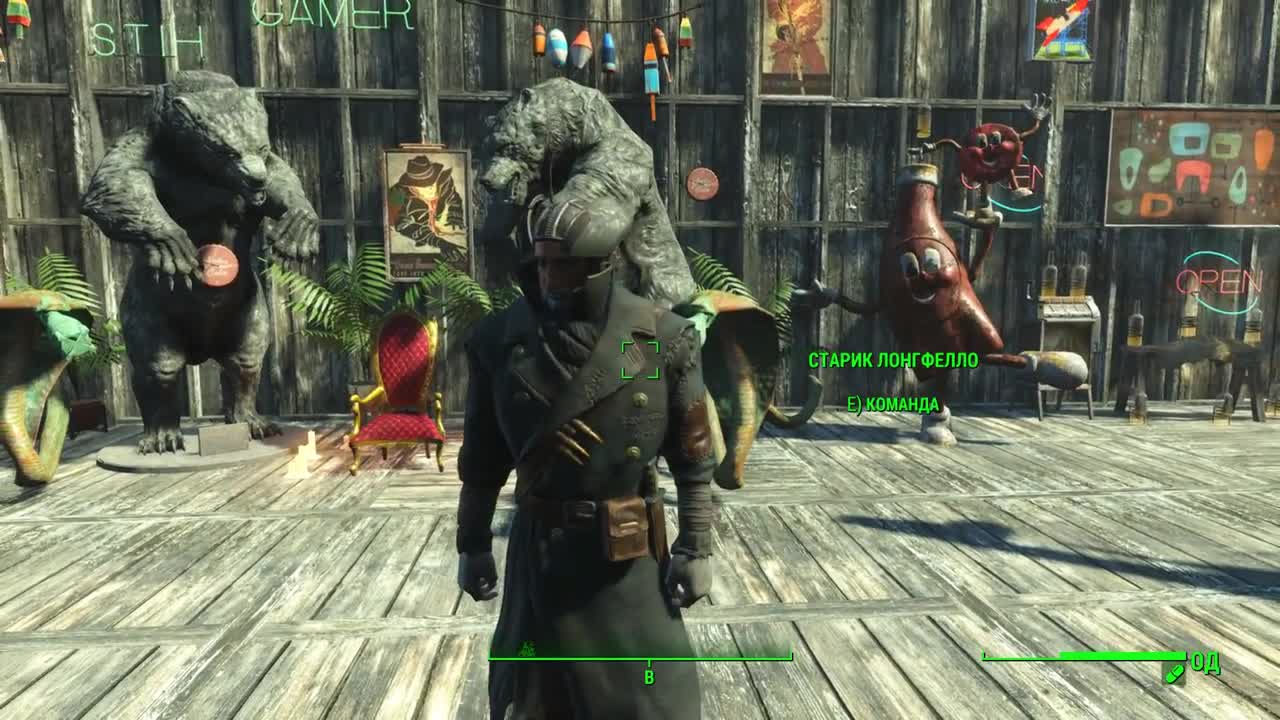Click the crosshair targeting reticle
1280x720 pixels.
click(640, 361)
